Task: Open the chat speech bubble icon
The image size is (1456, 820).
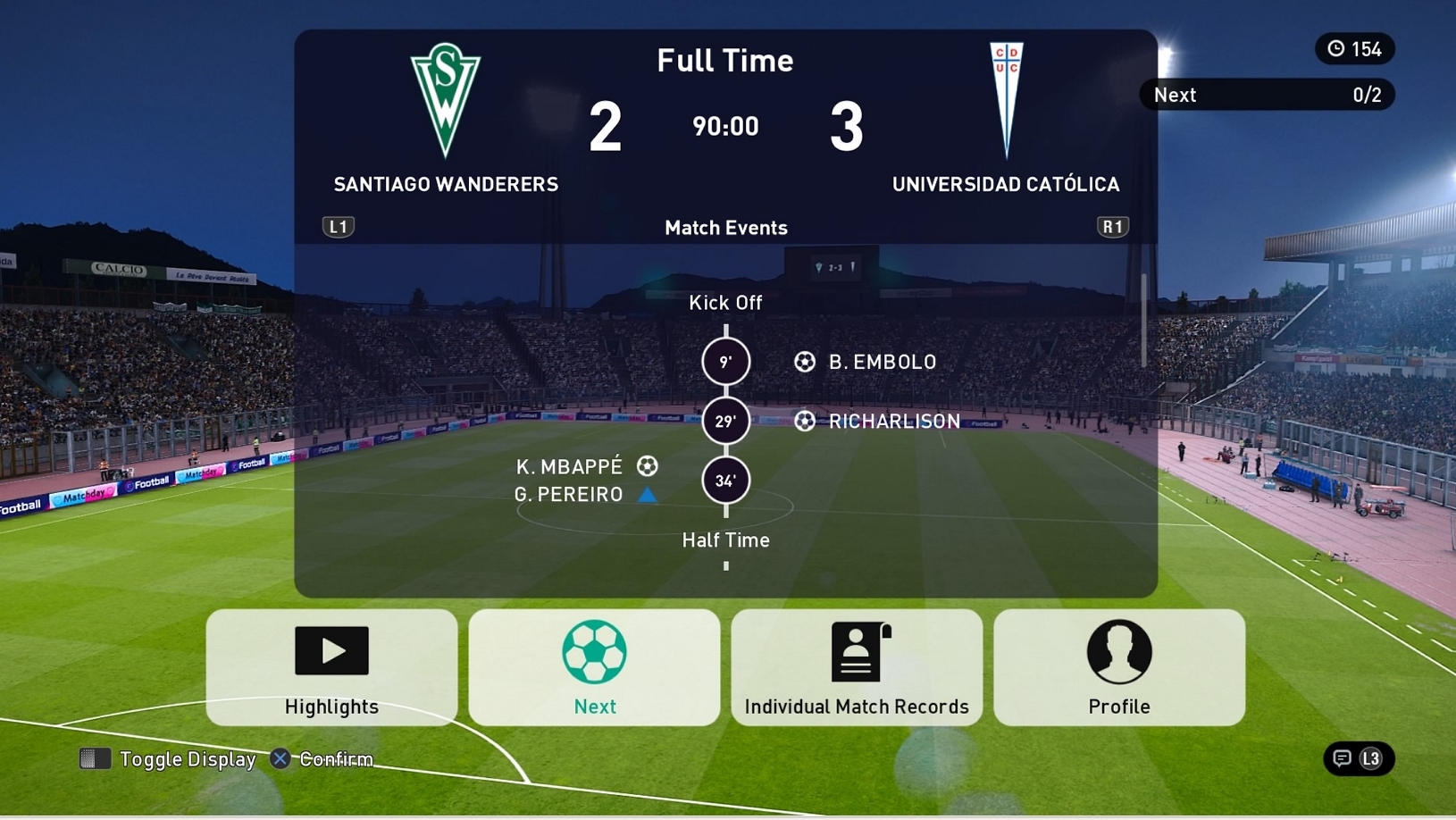Action: pos(1342,758)
